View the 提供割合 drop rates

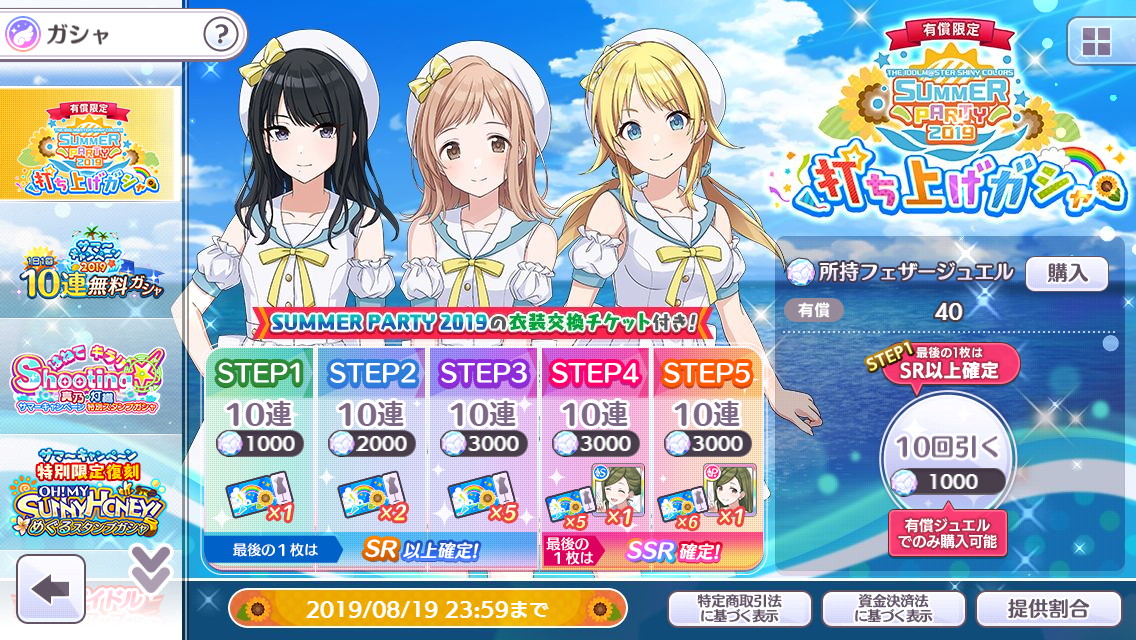point(1048,608)
